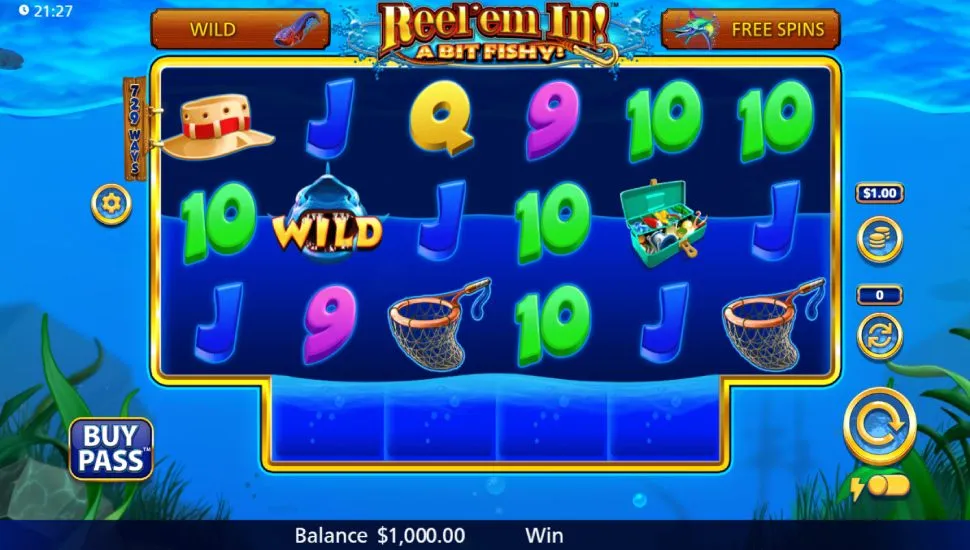Change bet using the coin stack button

click(880, 239)
